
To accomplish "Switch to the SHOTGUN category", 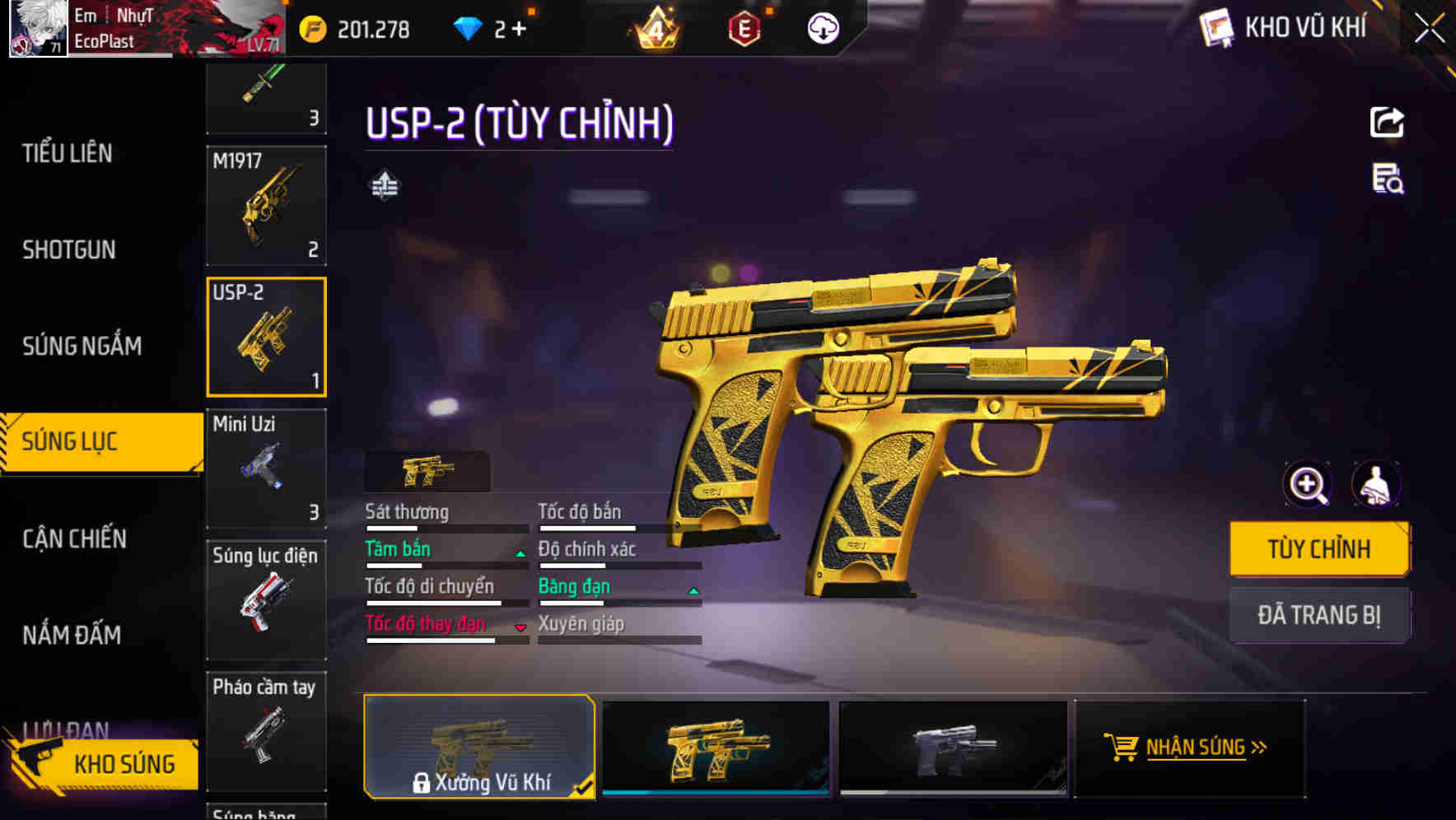I will pos(68,249).
